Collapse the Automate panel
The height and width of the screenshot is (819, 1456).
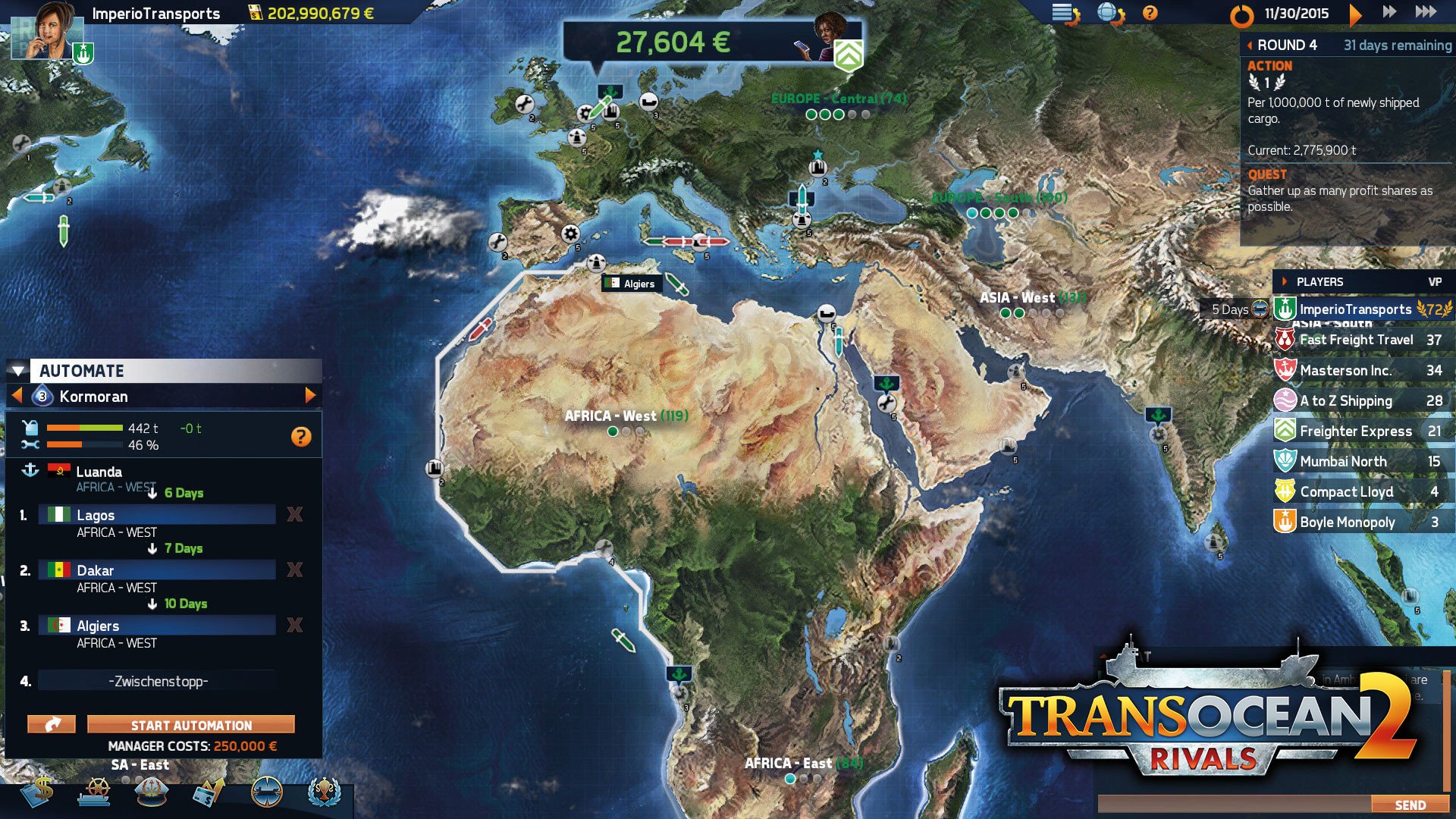coord(18,371)
